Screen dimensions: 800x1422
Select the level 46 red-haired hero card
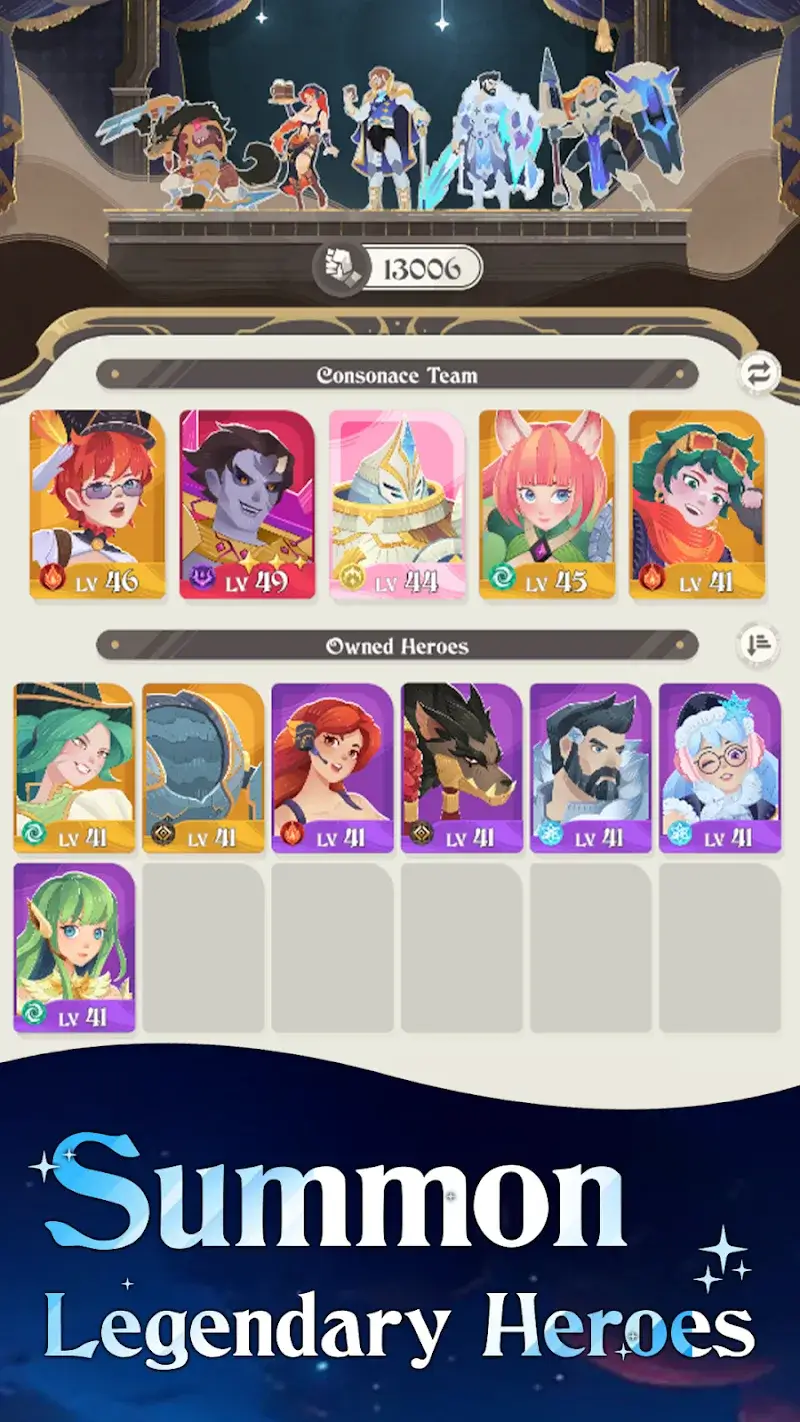click(x=97, y=504)
